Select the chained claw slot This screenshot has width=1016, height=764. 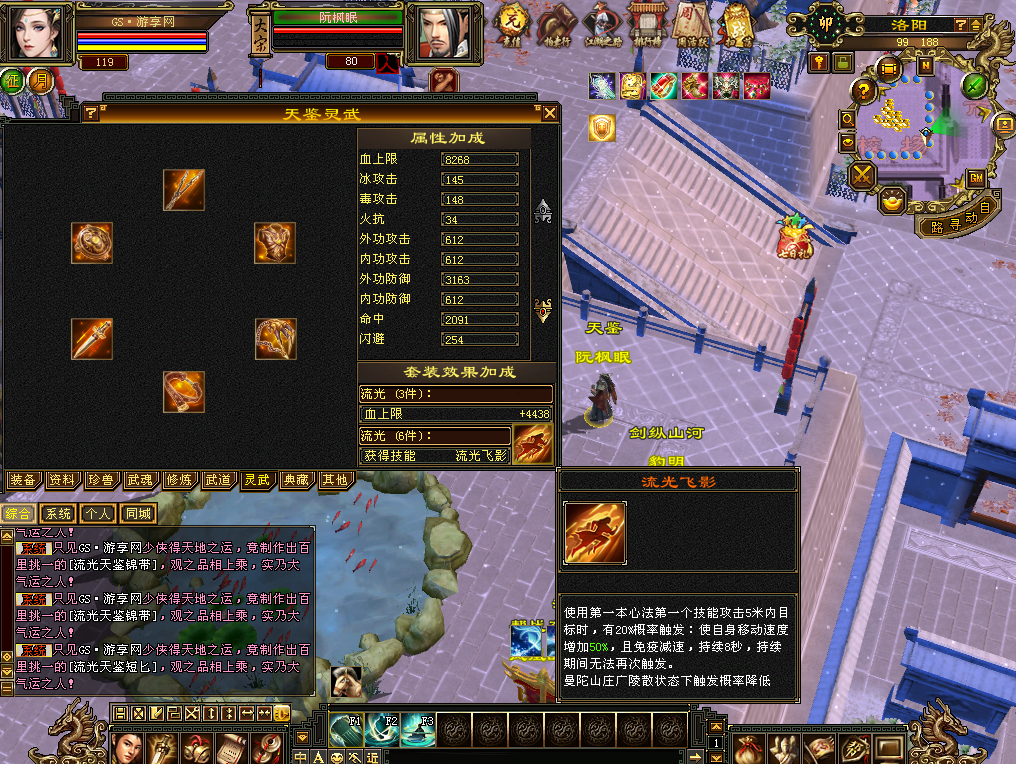(275, 339)
